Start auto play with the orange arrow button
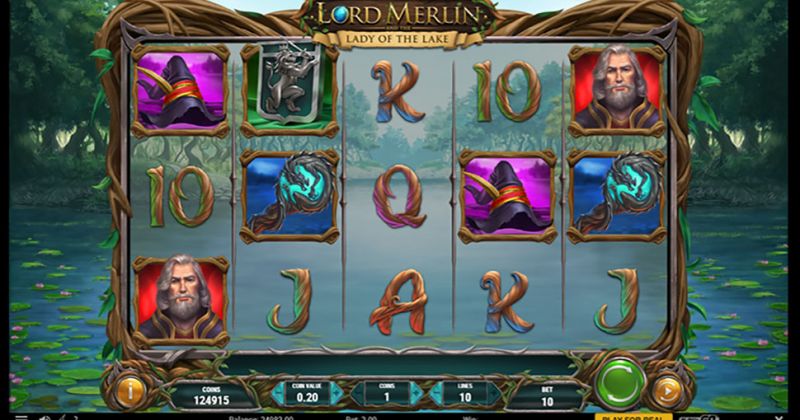This screenshot has width=800, height=420. pyautogui.click(x=667, y=390)
